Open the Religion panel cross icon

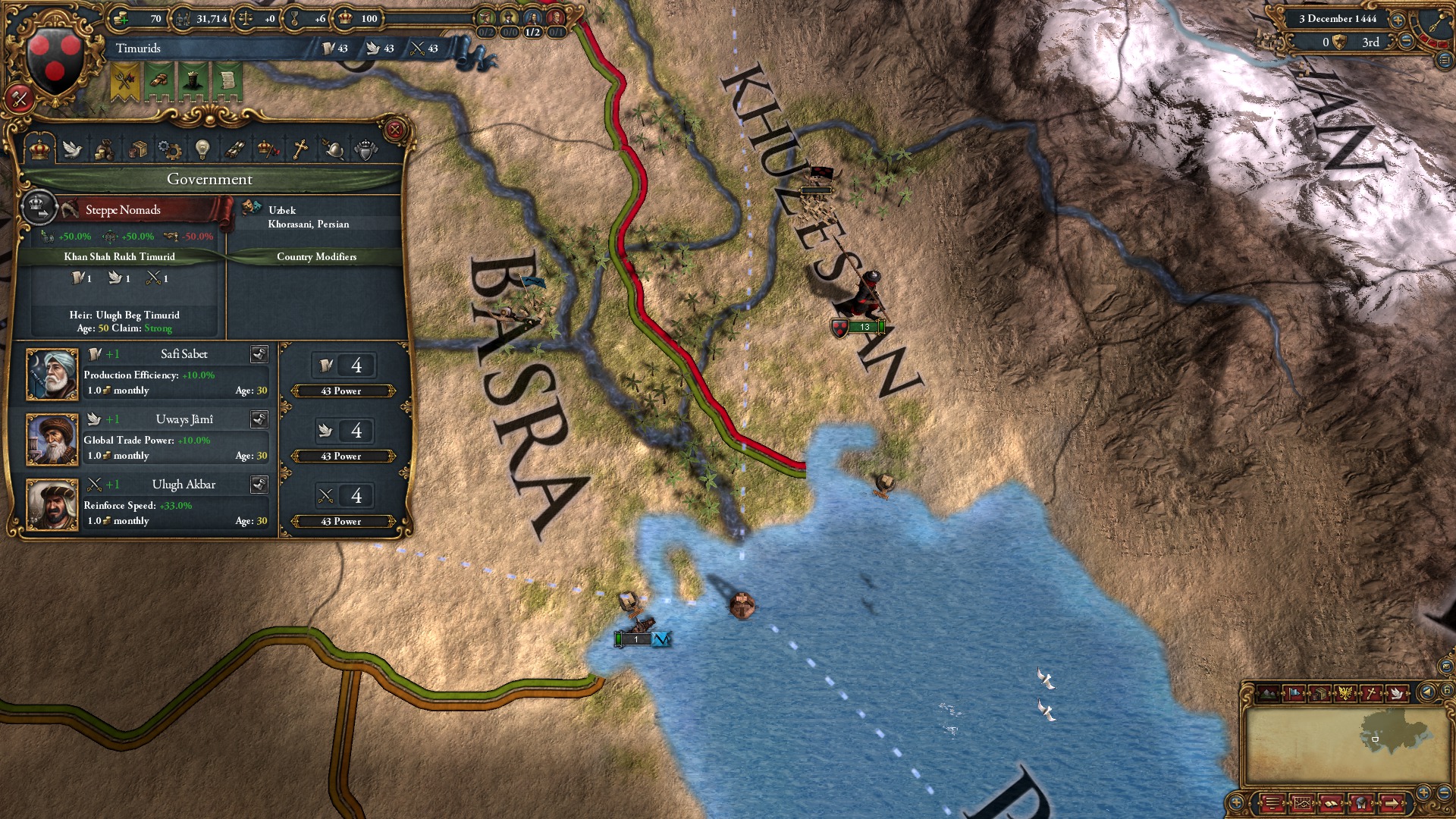pyautogui.click(x=302, y=149)
